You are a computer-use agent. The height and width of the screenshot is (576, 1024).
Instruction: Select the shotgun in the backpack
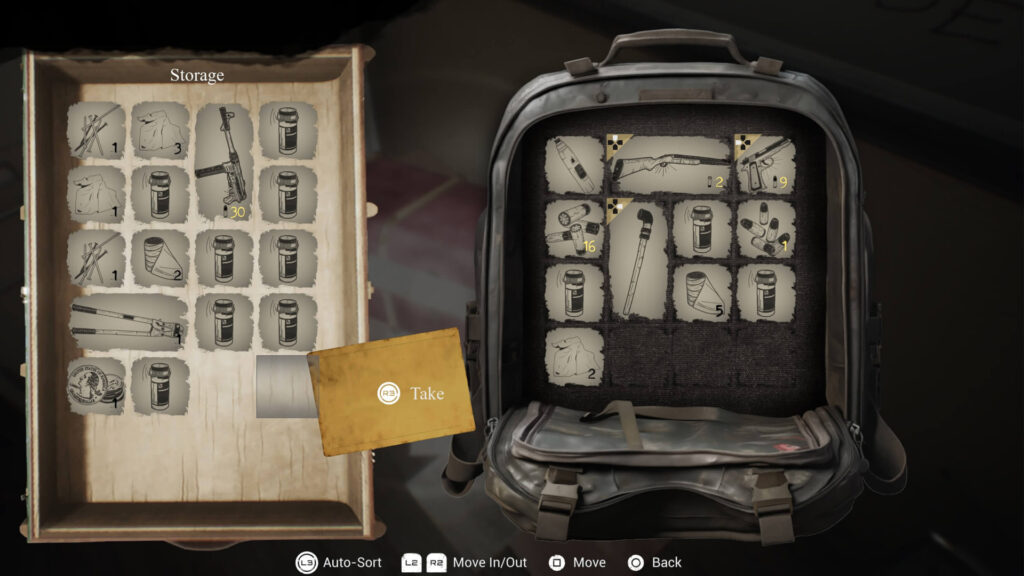(x=670, y=164)
